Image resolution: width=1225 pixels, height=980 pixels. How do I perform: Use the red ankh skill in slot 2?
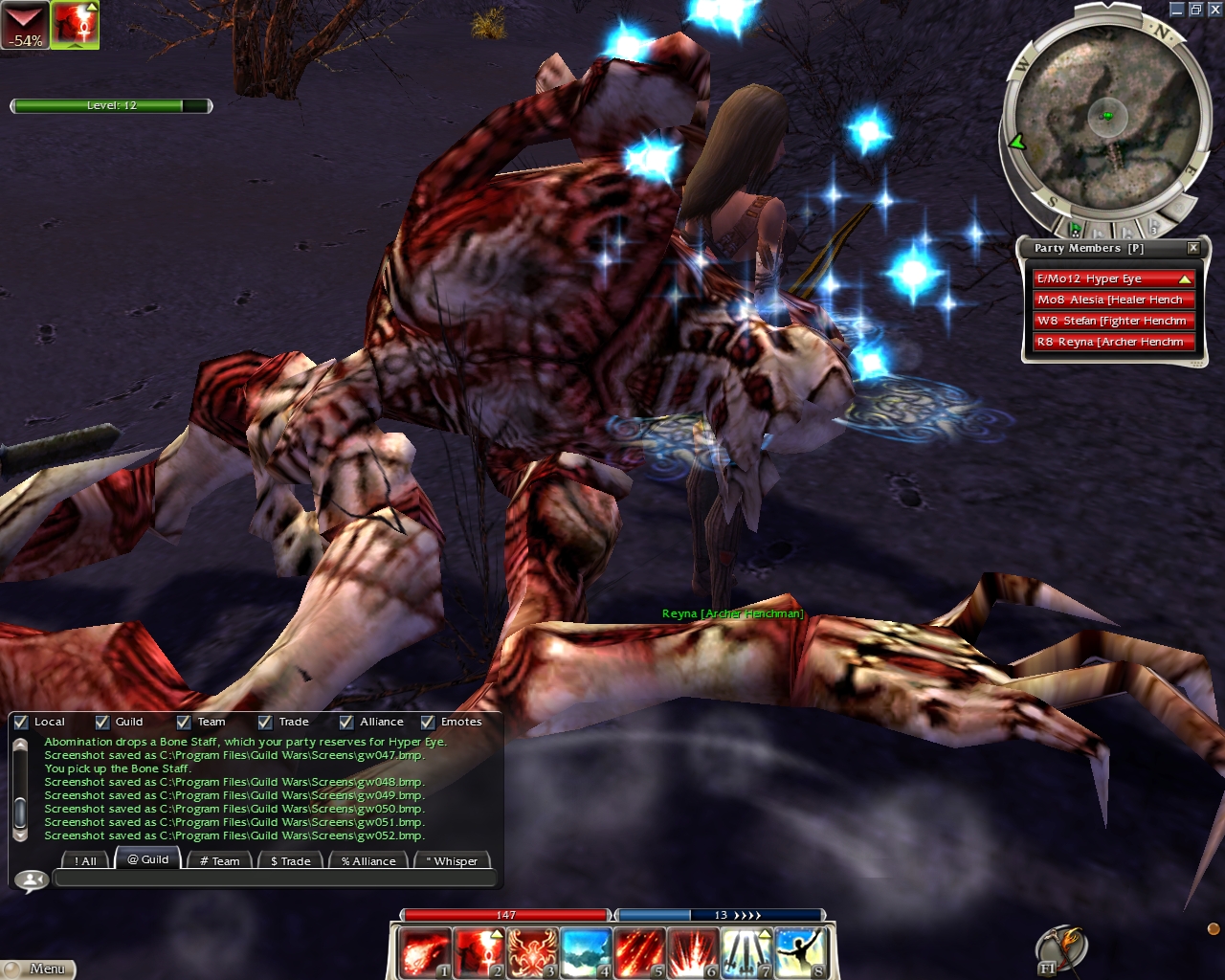[478, 952]
